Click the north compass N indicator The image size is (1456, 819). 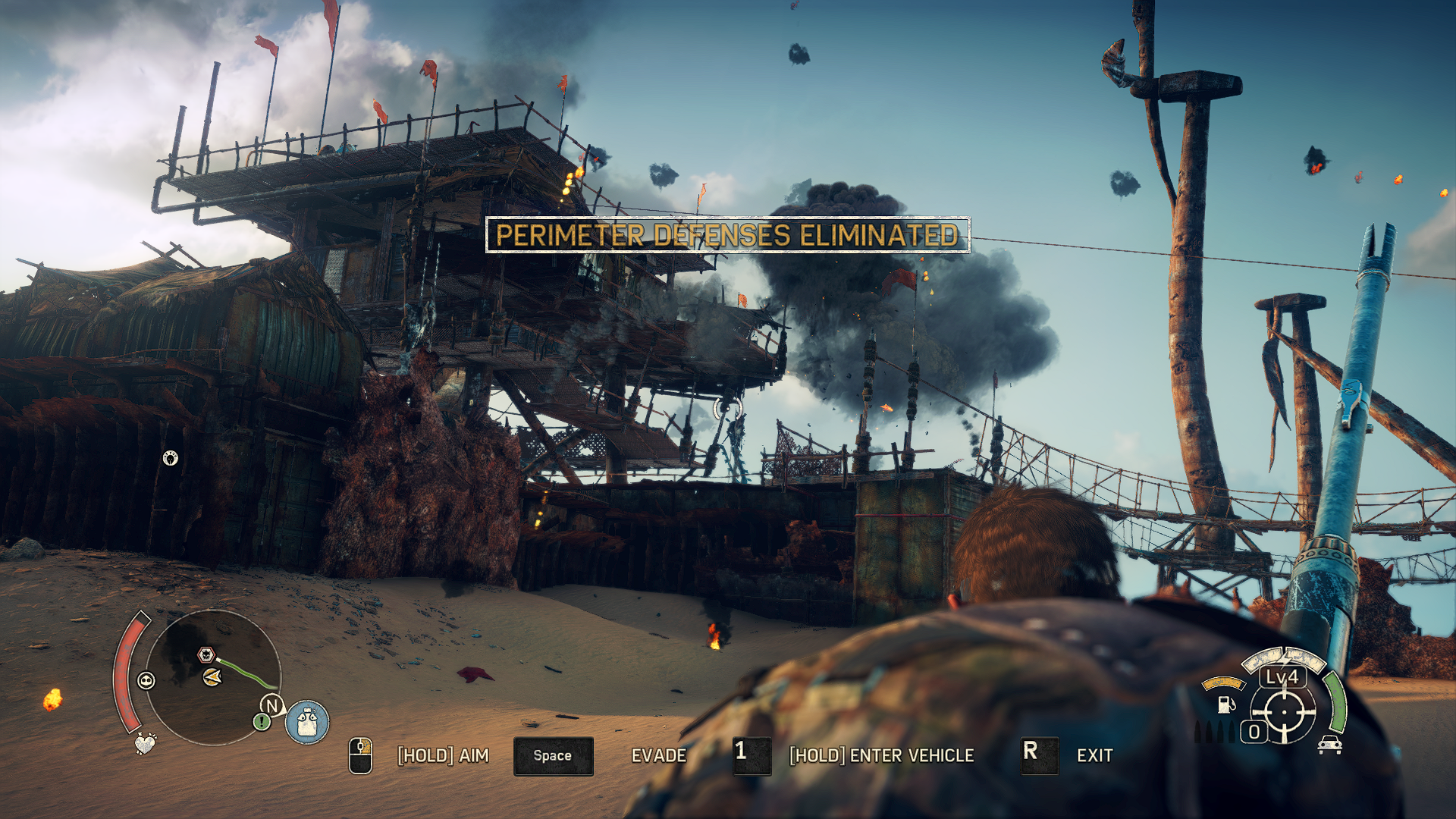[272, 705]
